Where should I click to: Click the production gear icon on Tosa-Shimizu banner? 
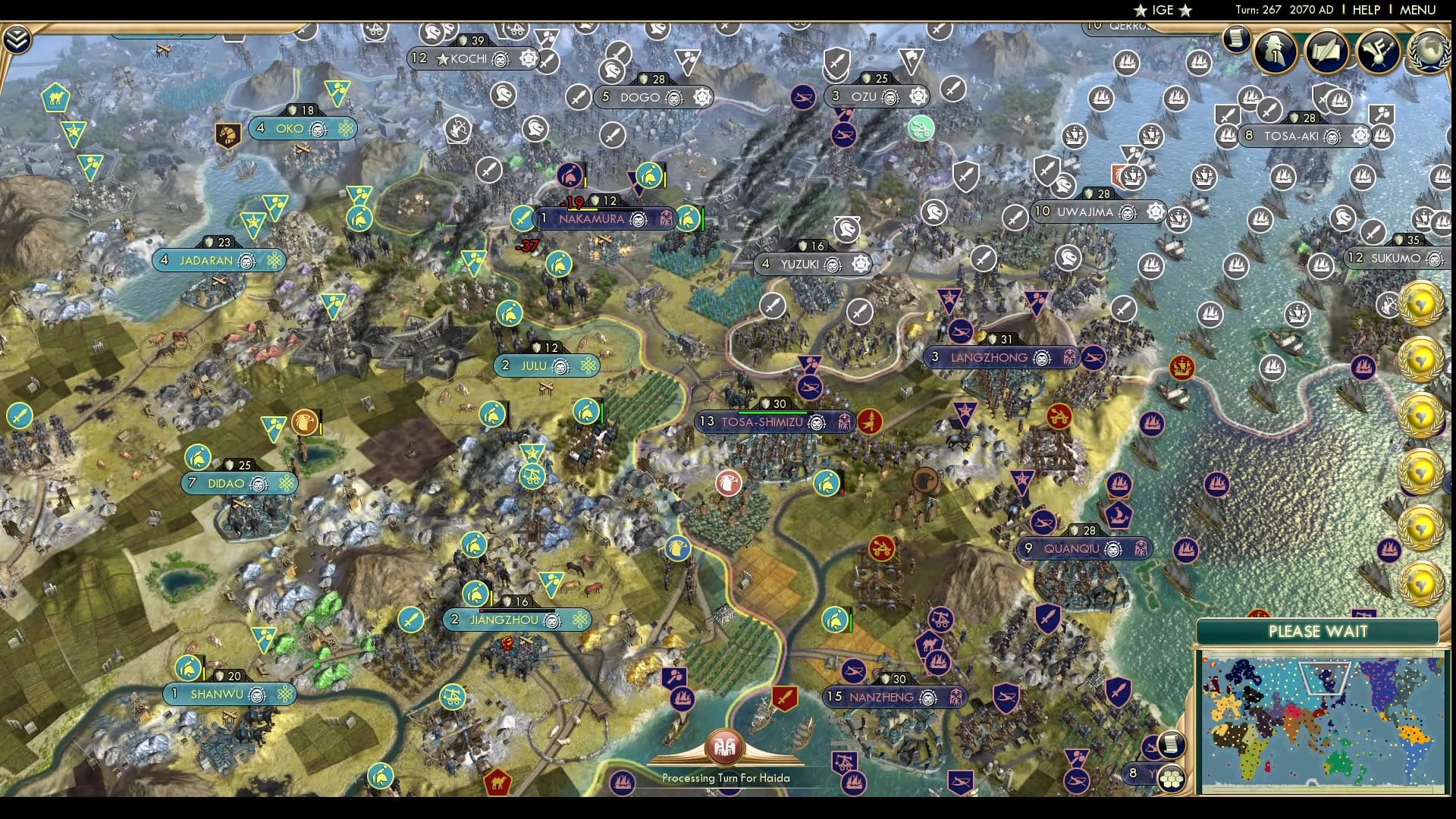[x=845, y=422]
